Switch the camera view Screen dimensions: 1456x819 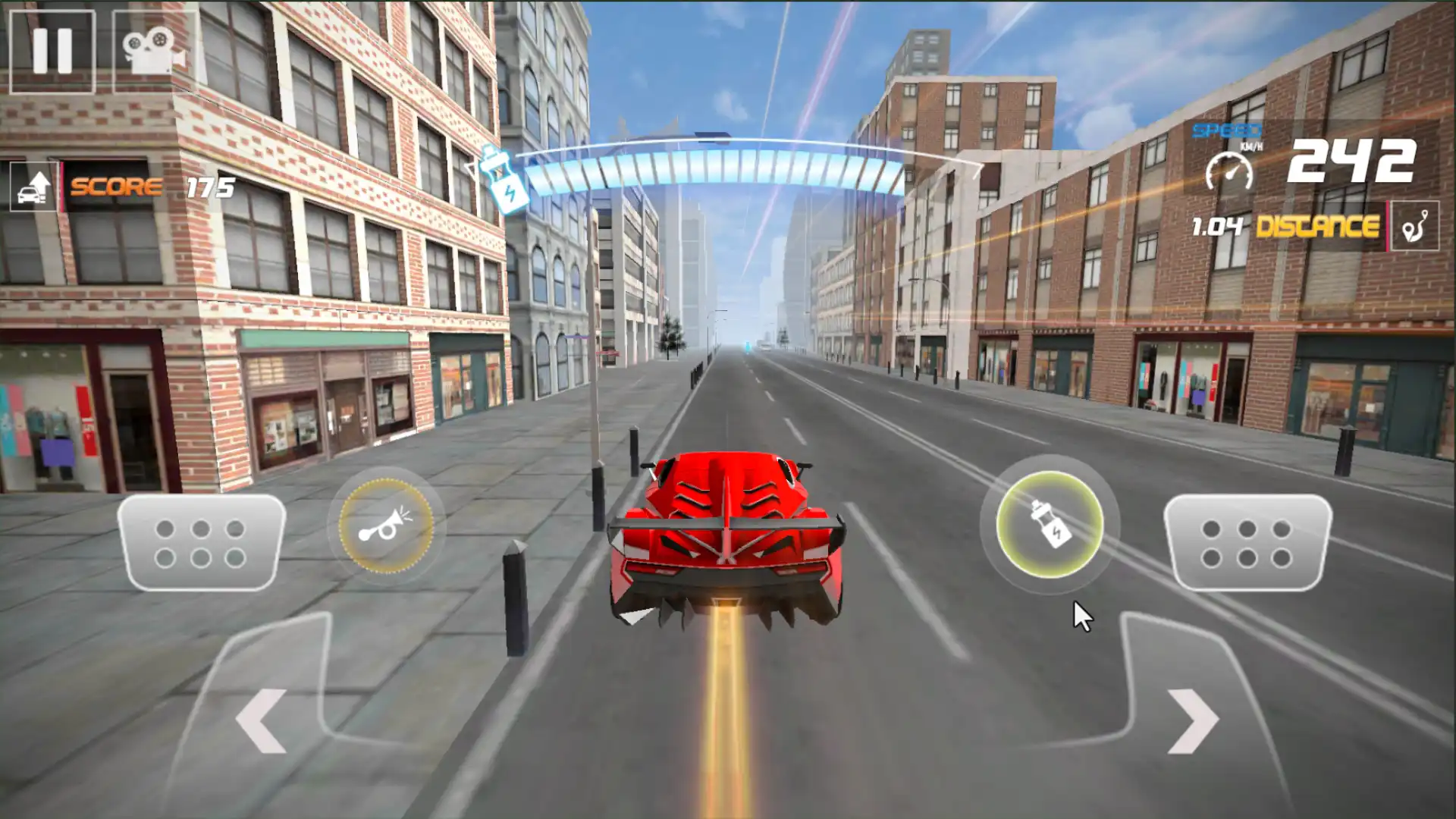(154, 51)
